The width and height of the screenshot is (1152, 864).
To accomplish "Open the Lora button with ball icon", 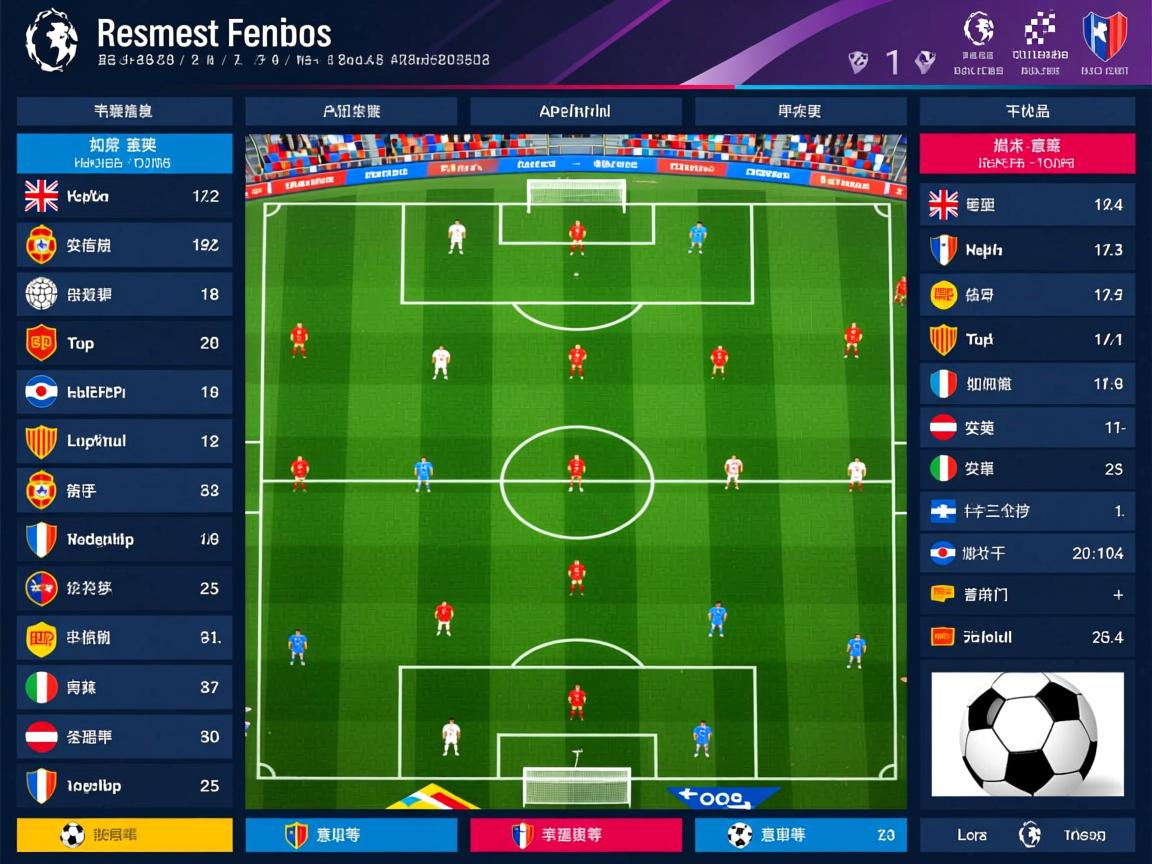I will point(1027,835).
